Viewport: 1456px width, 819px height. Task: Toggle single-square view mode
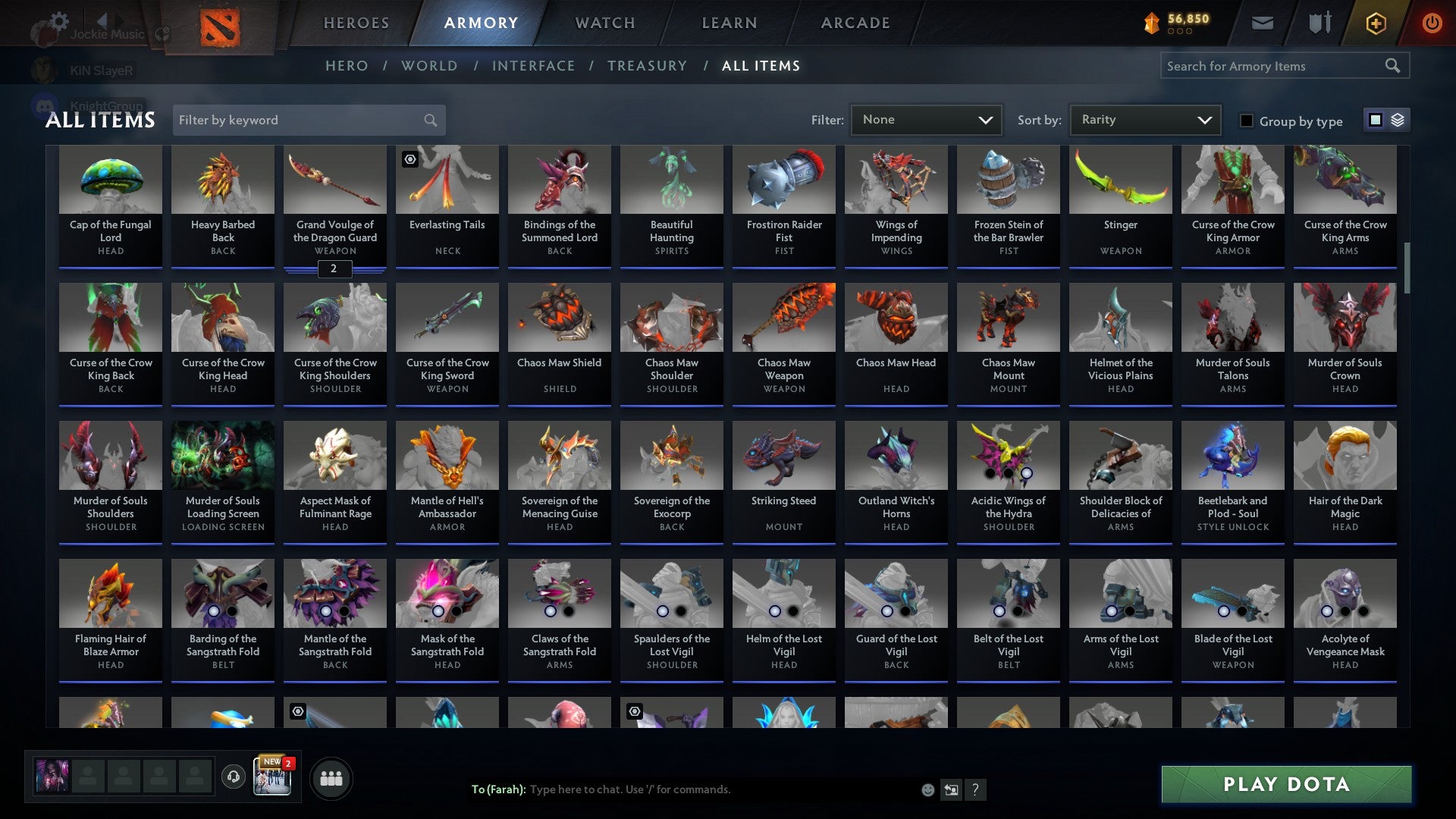tap(1375, 120)
